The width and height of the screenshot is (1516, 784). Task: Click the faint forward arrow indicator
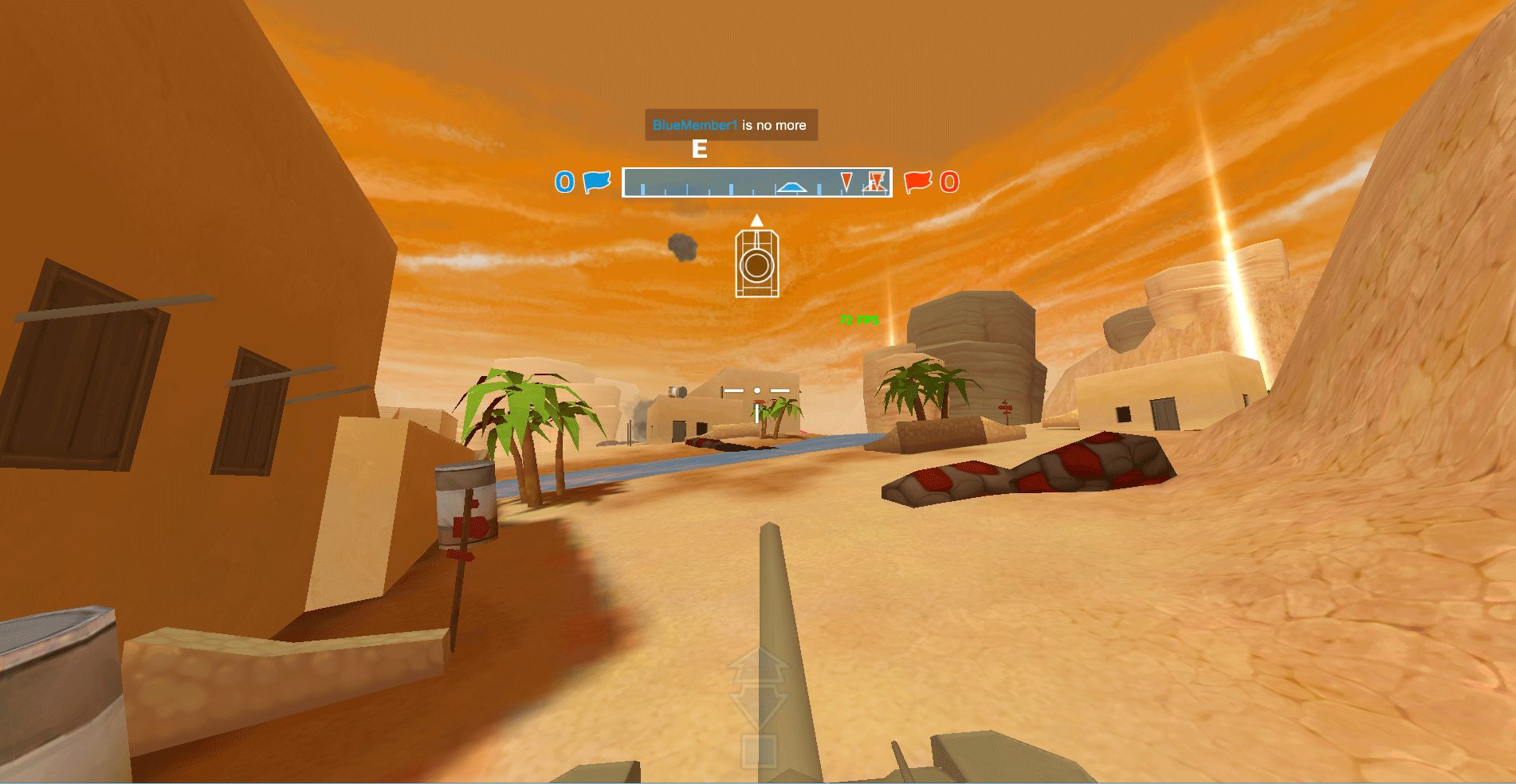coord(758,666)
